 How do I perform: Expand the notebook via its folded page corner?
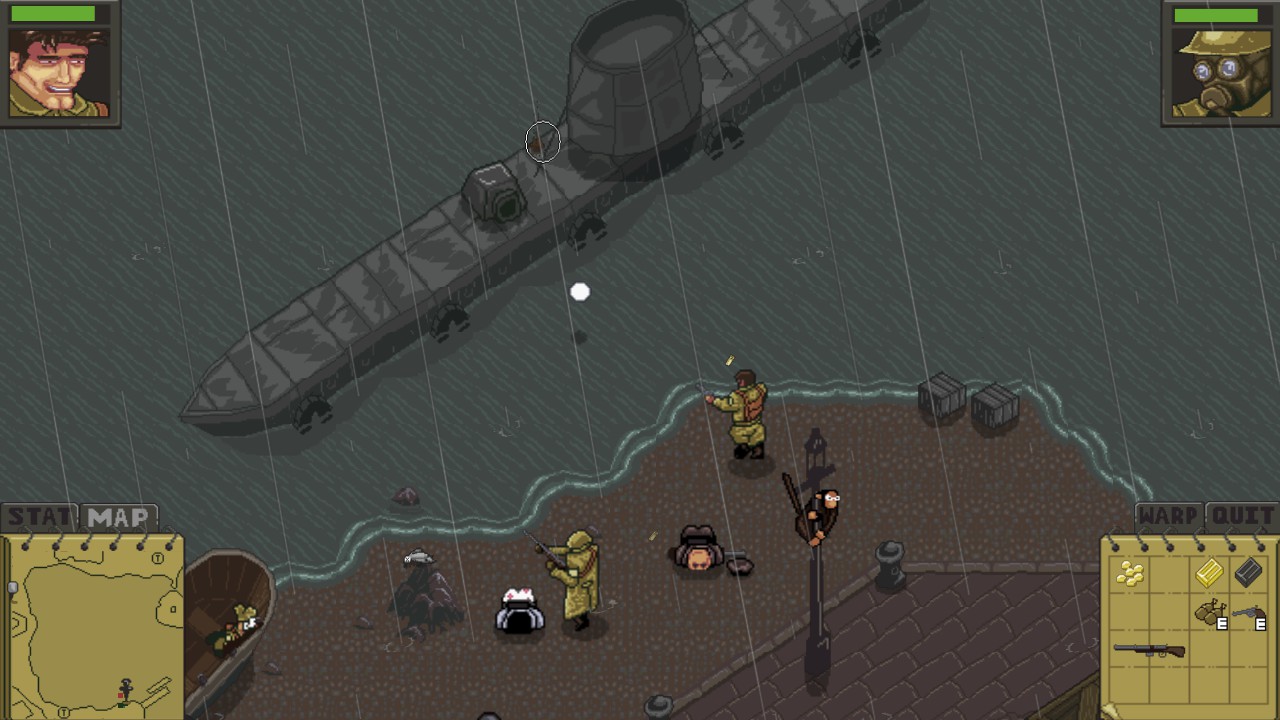pos(1110,710)
